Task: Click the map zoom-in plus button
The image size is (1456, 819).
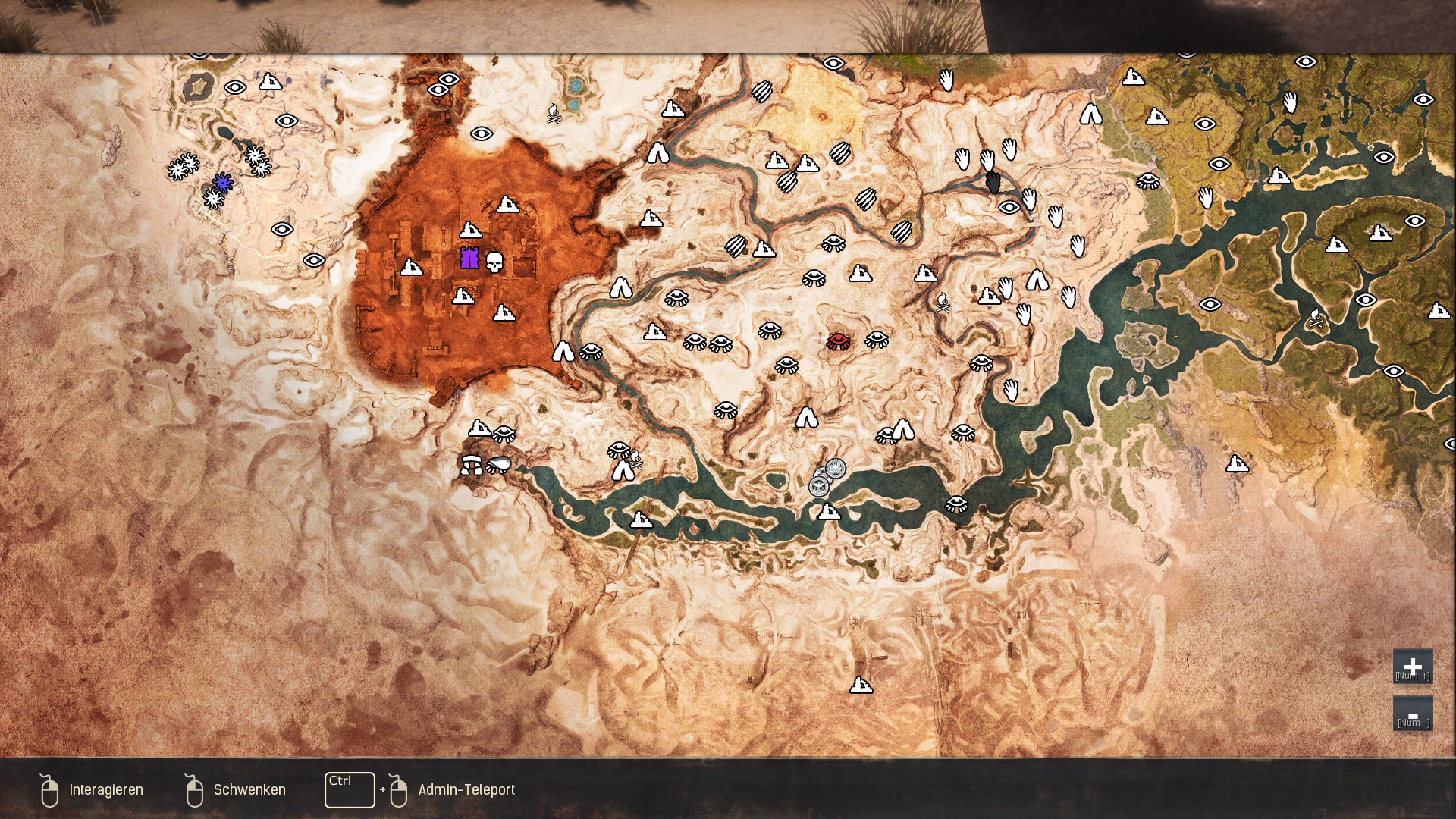Action: click(1412, 667)
